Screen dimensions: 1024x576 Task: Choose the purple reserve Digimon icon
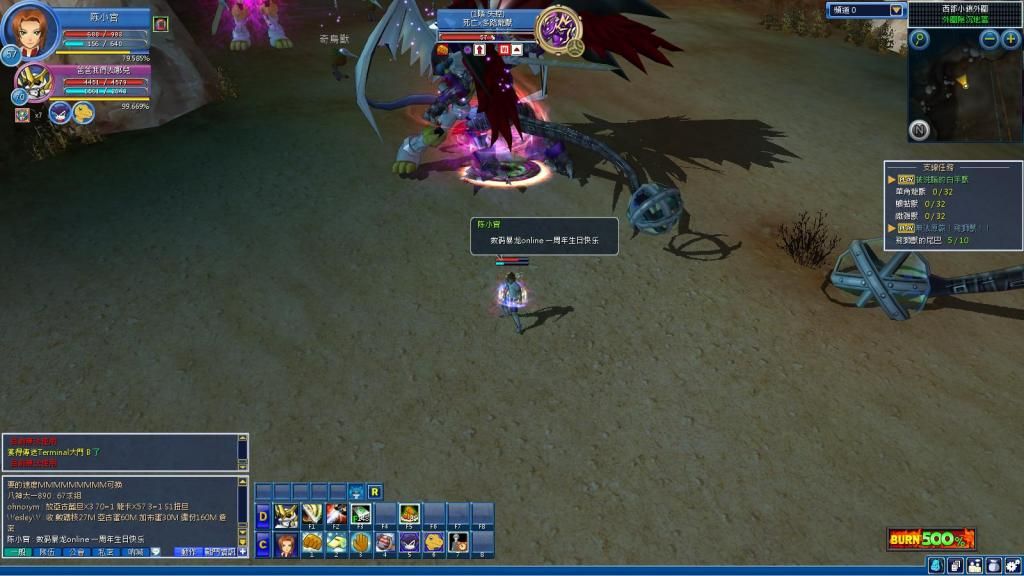[x=60, y=112]
